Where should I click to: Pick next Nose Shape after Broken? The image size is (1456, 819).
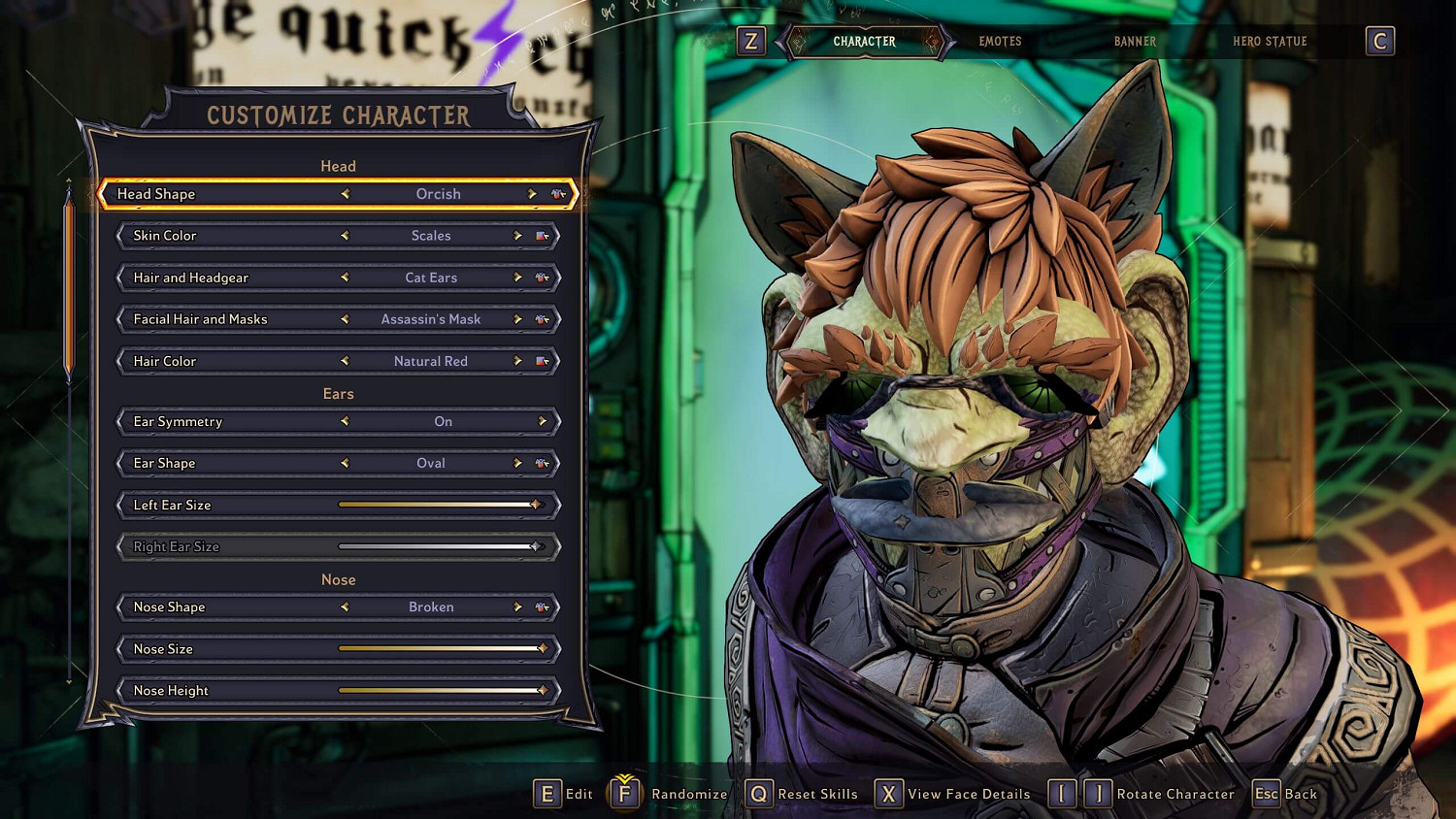click(517, 607)
